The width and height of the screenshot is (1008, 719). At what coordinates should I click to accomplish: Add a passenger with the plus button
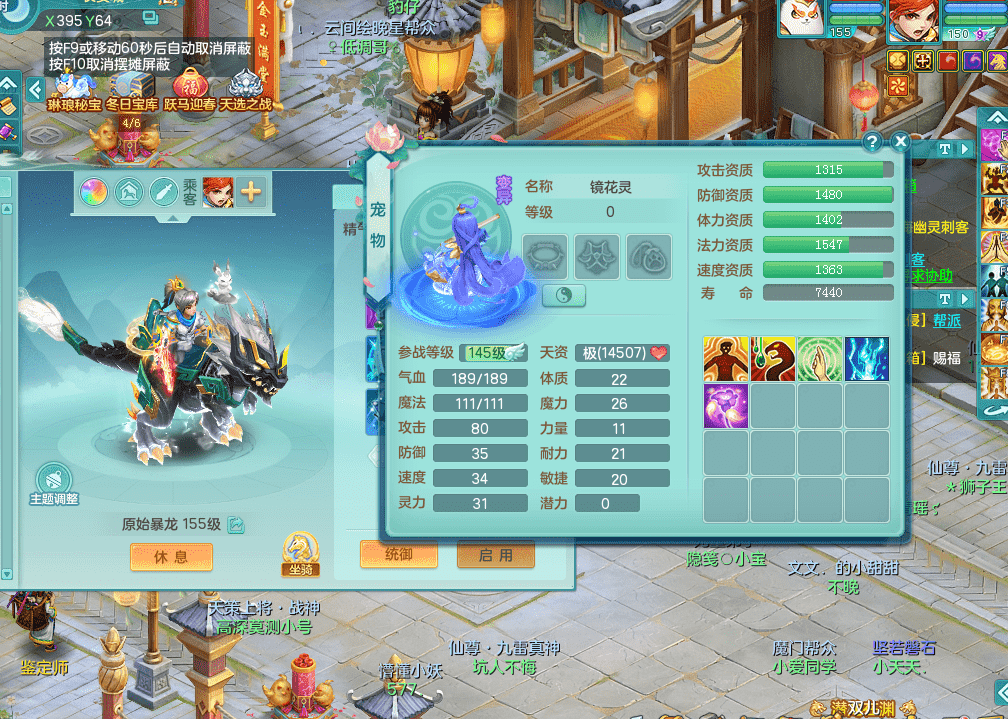[250, 192]
